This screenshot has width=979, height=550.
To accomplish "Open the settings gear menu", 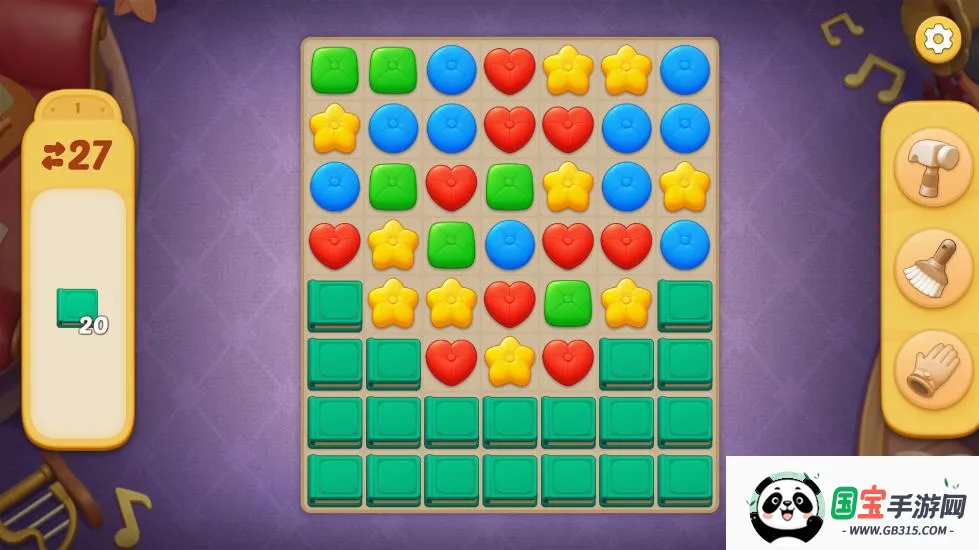I will click(937, 39).
